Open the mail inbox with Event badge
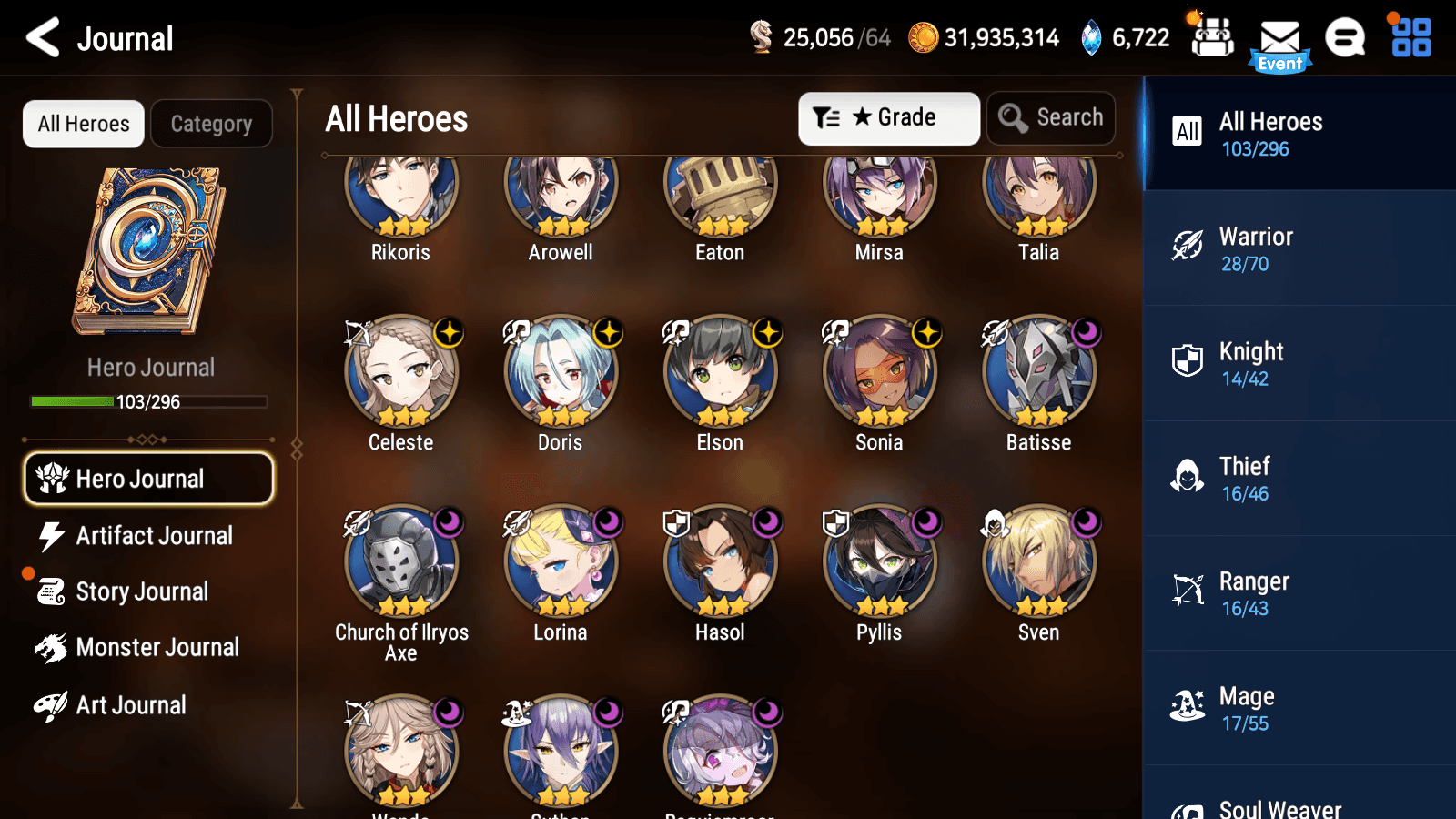 [1280, 38]
